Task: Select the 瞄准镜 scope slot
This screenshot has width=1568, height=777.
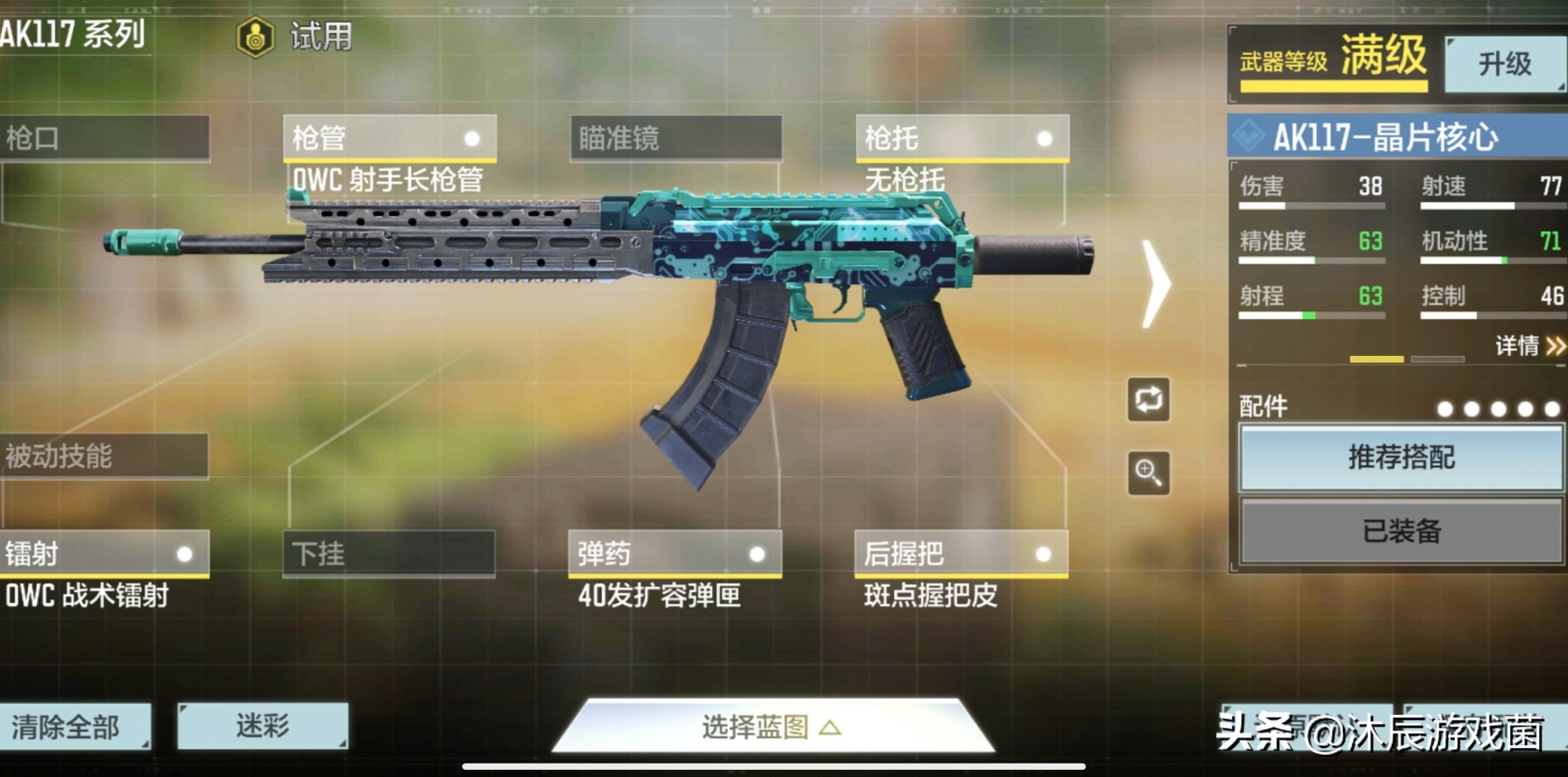Action: pyautogui.click(x=674, y=137)
